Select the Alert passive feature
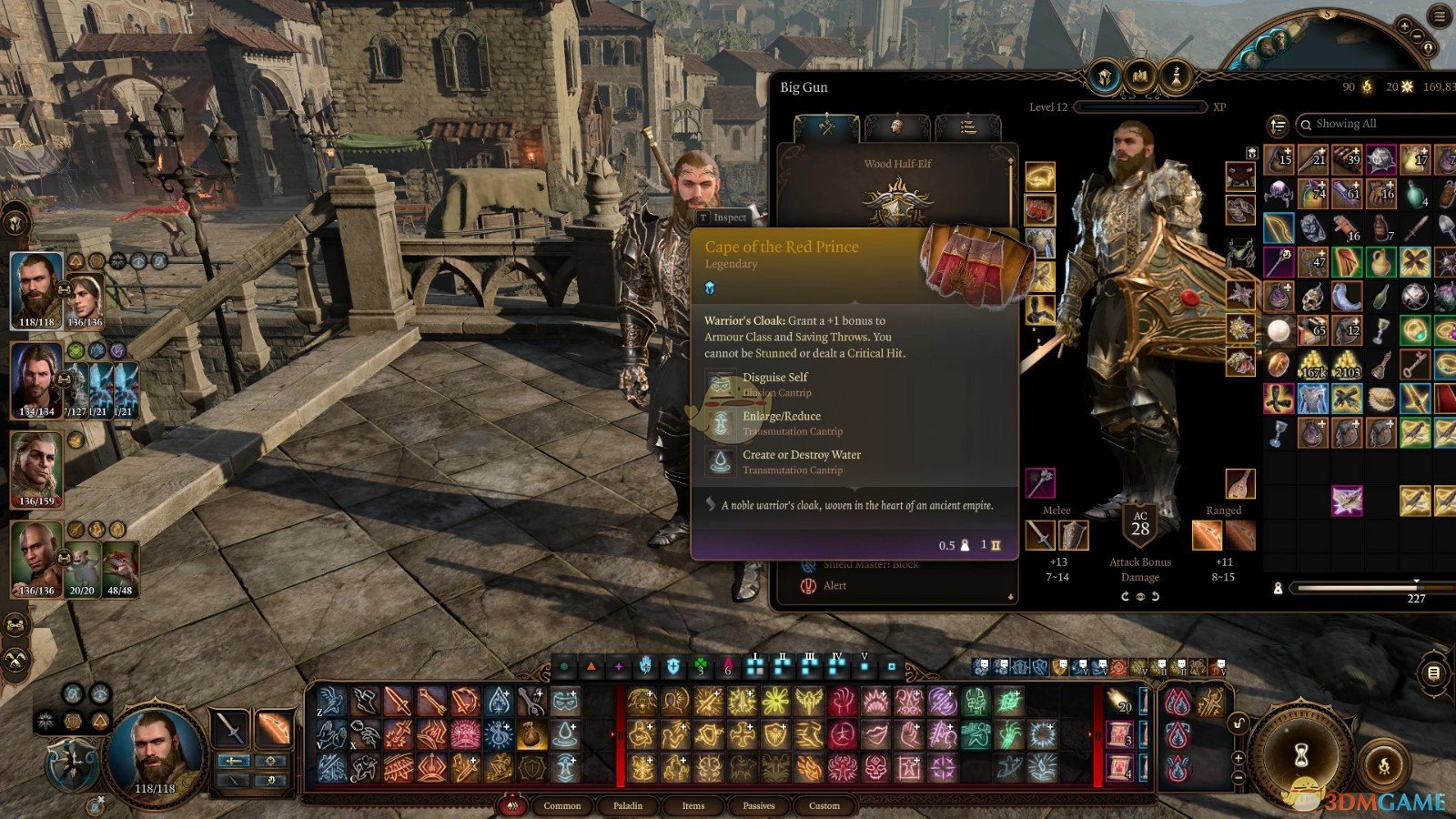This screenshot has height=819, width=1456. 834,586
